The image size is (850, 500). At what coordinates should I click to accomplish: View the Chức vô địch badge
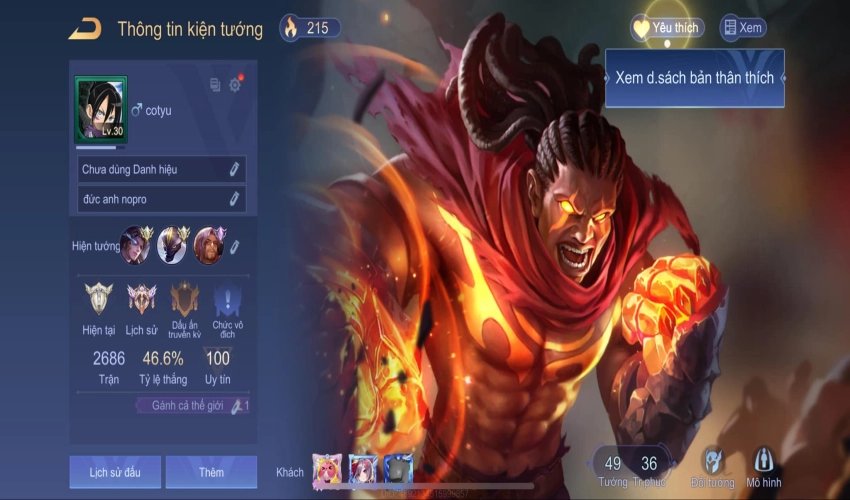point(228,304)
